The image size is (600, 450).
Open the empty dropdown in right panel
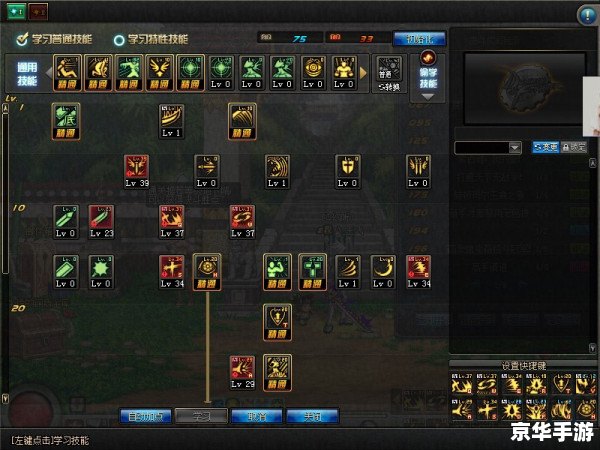488,148
